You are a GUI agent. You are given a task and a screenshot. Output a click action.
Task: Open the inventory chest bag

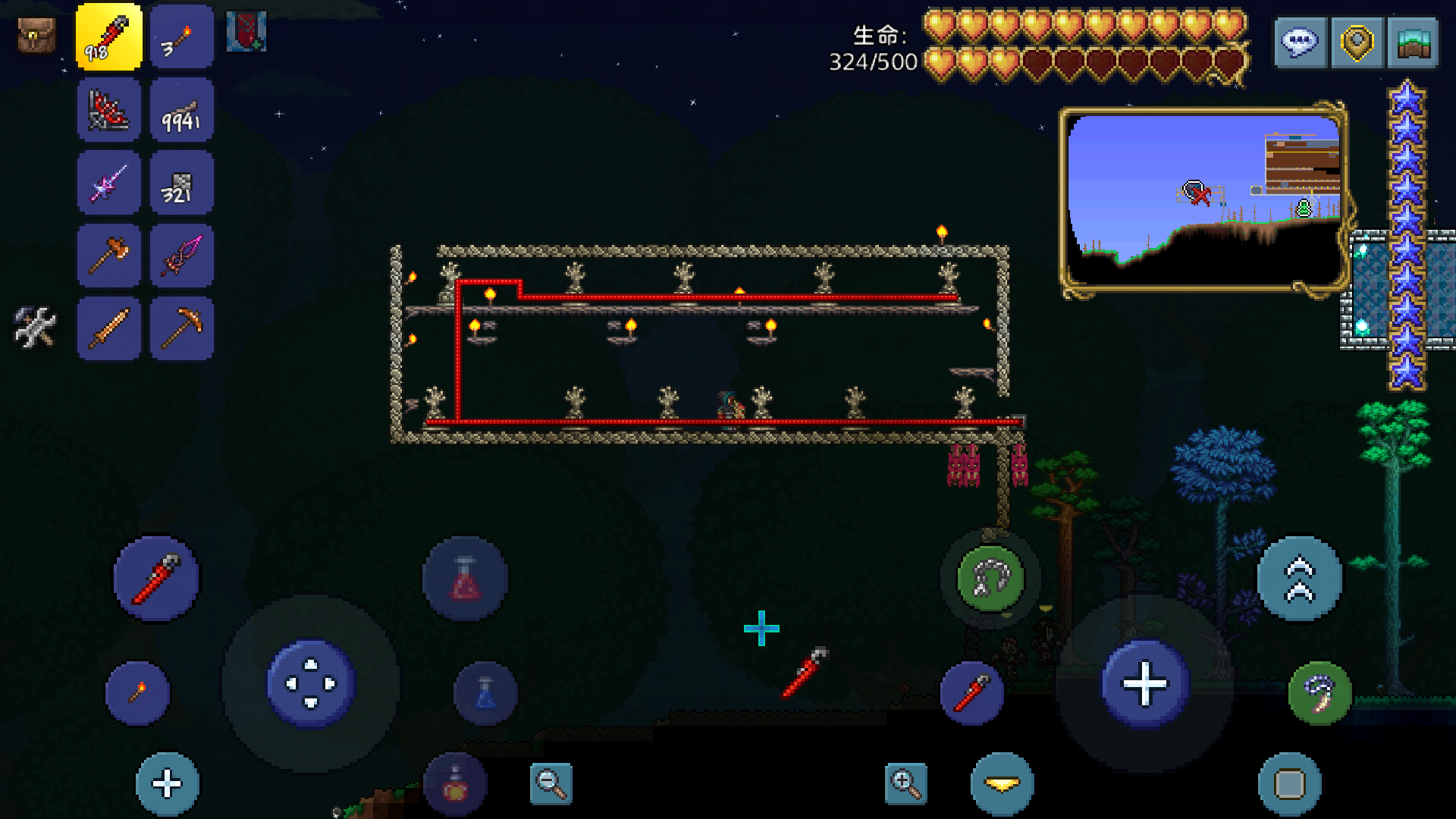pos(36,36)
